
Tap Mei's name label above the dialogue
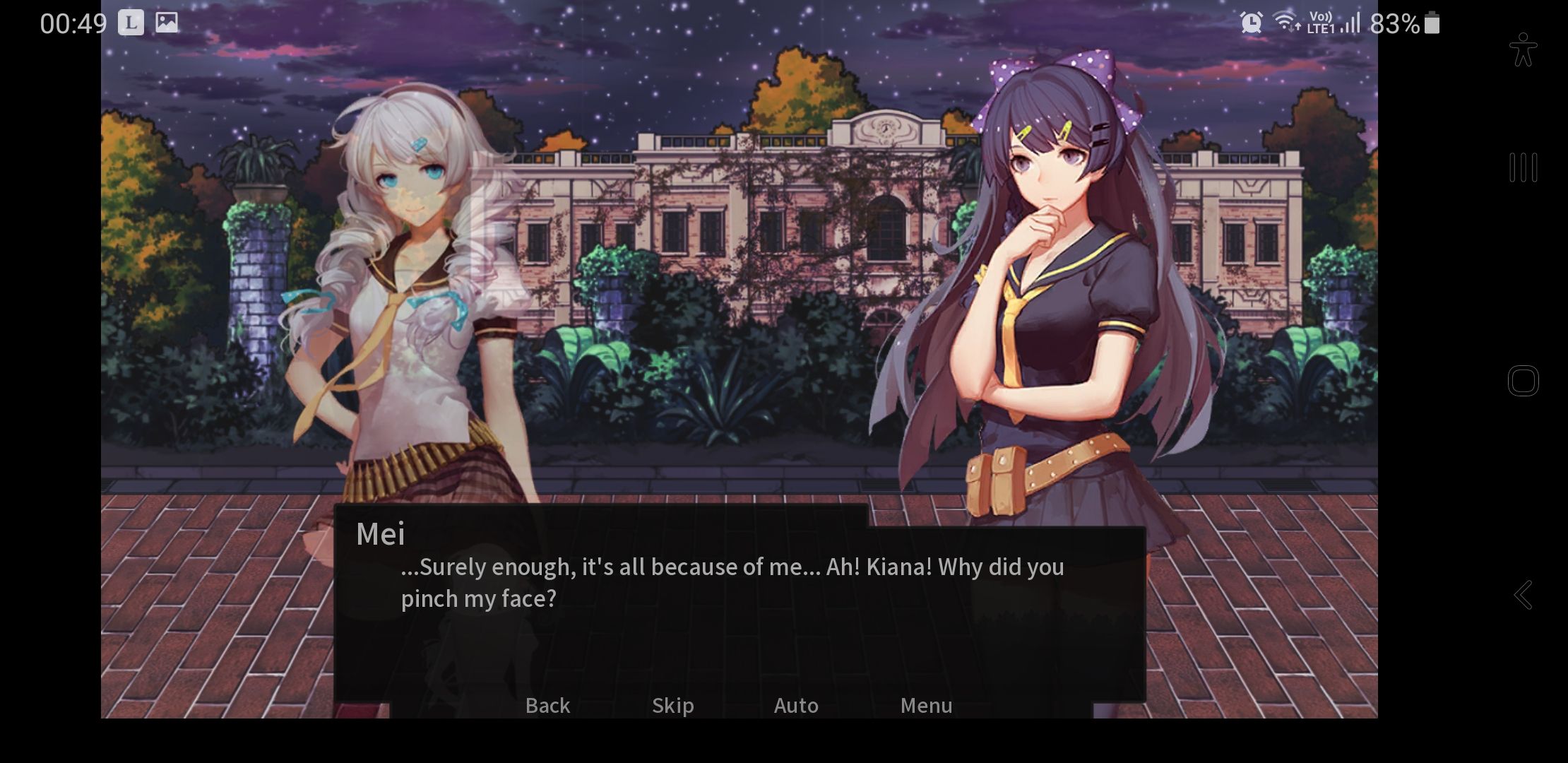[380, 535]
